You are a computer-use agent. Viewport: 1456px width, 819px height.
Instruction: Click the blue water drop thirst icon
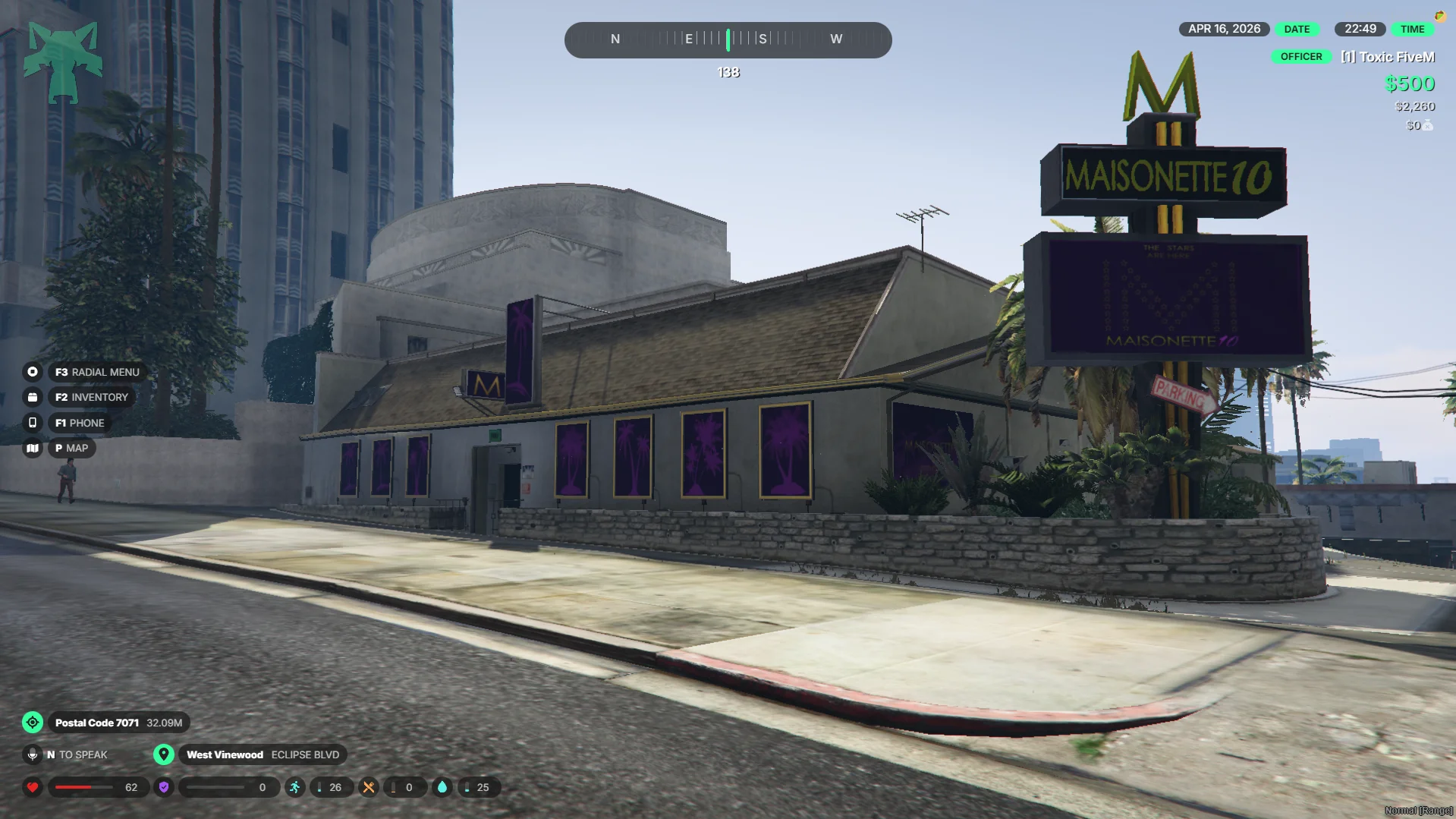[442, 787]
